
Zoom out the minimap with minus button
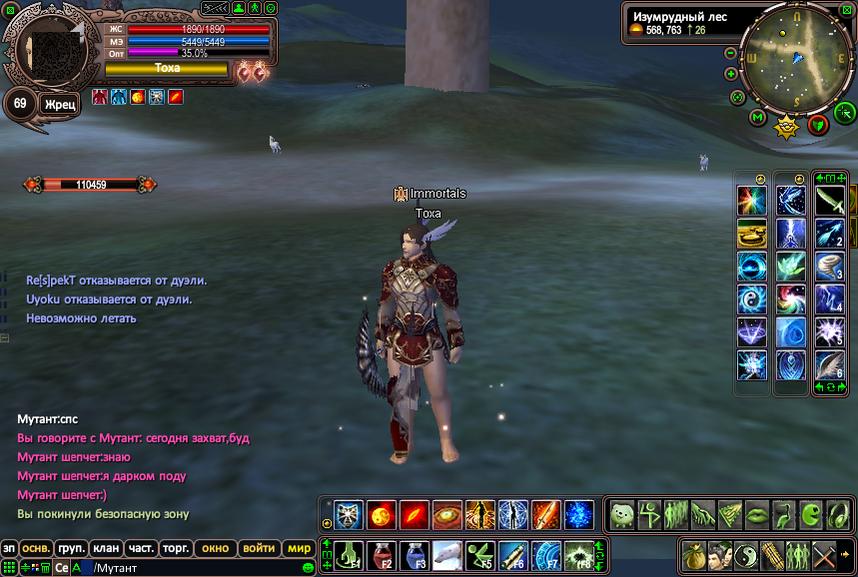coord(731,53)
